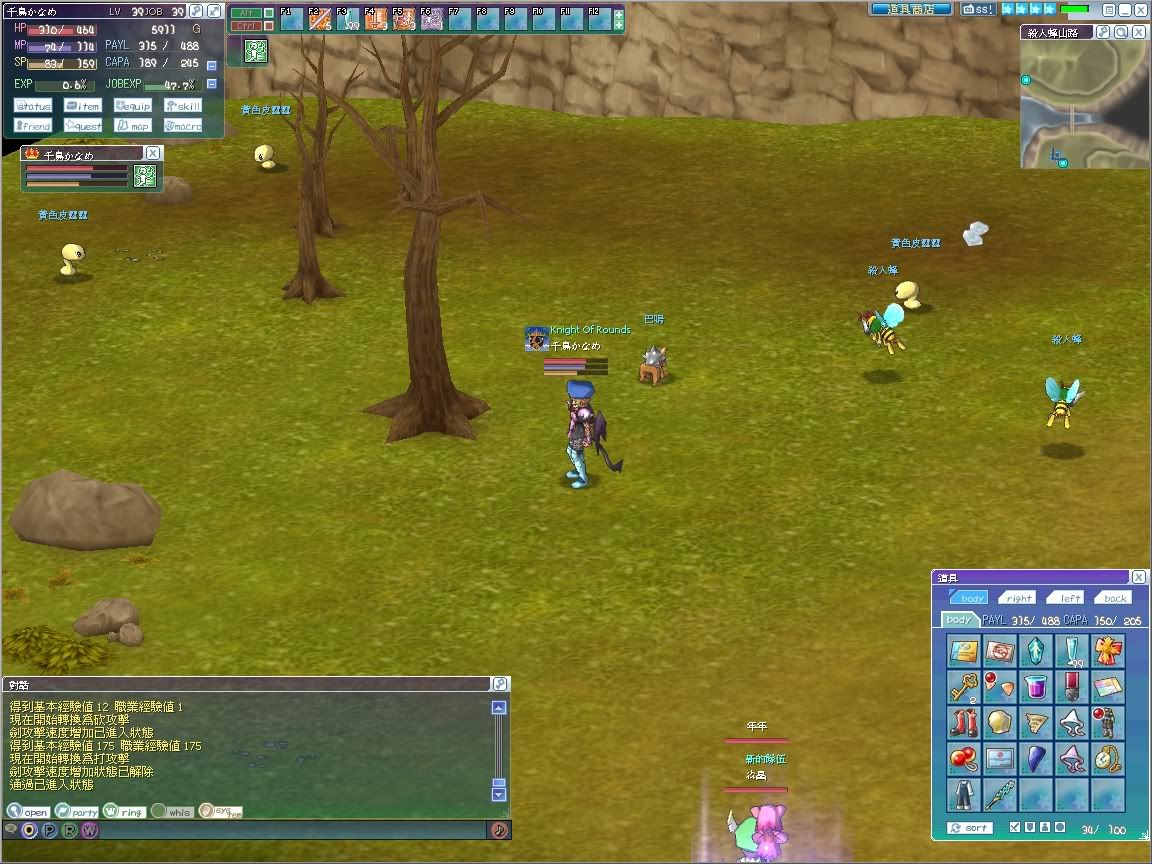The height and width of the screenshot is (864, 1152).
Task: Switch to the right inventory tab
Action: point(1020,598)
